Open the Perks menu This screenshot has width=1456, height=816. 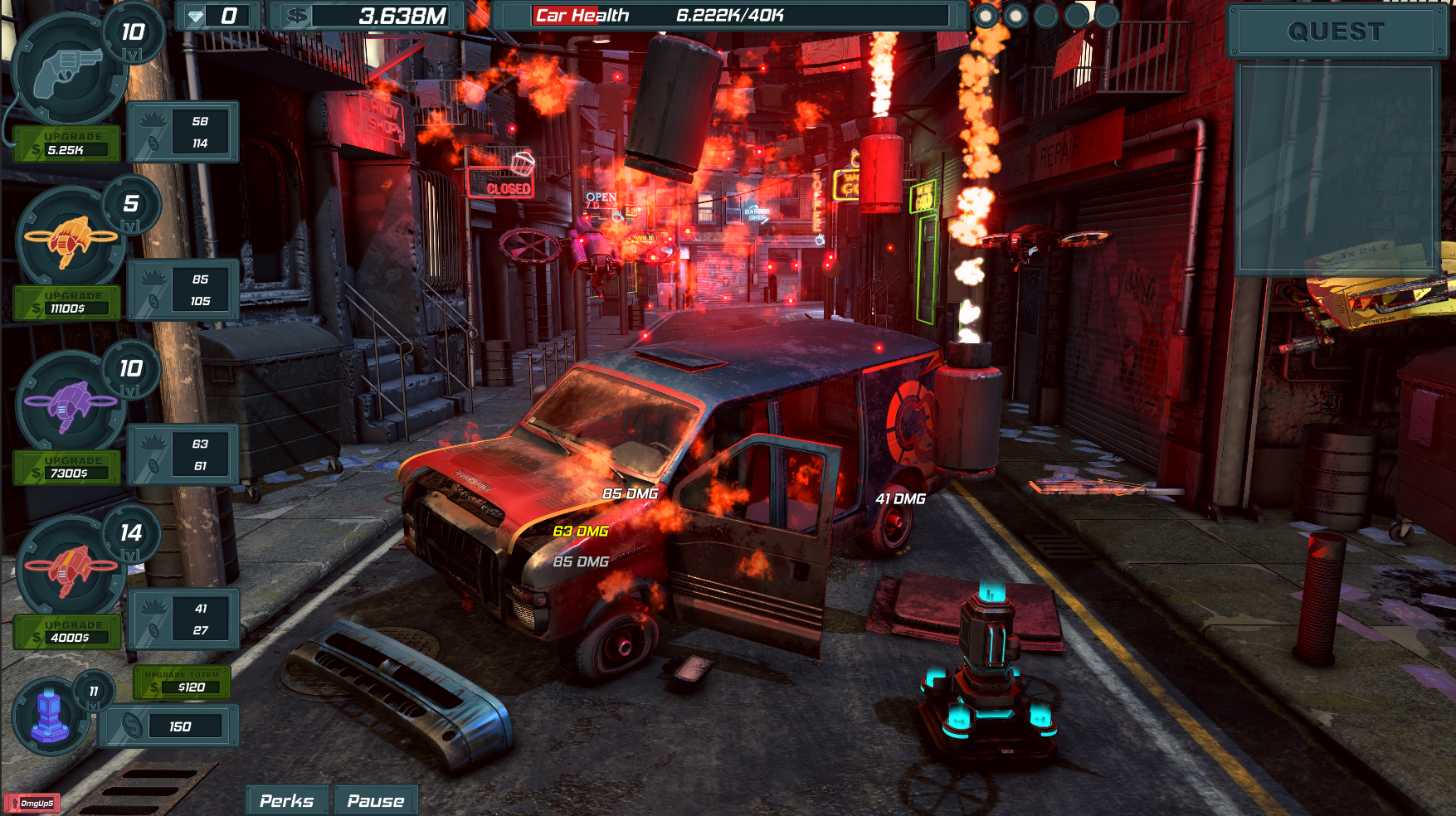point(286,800)
